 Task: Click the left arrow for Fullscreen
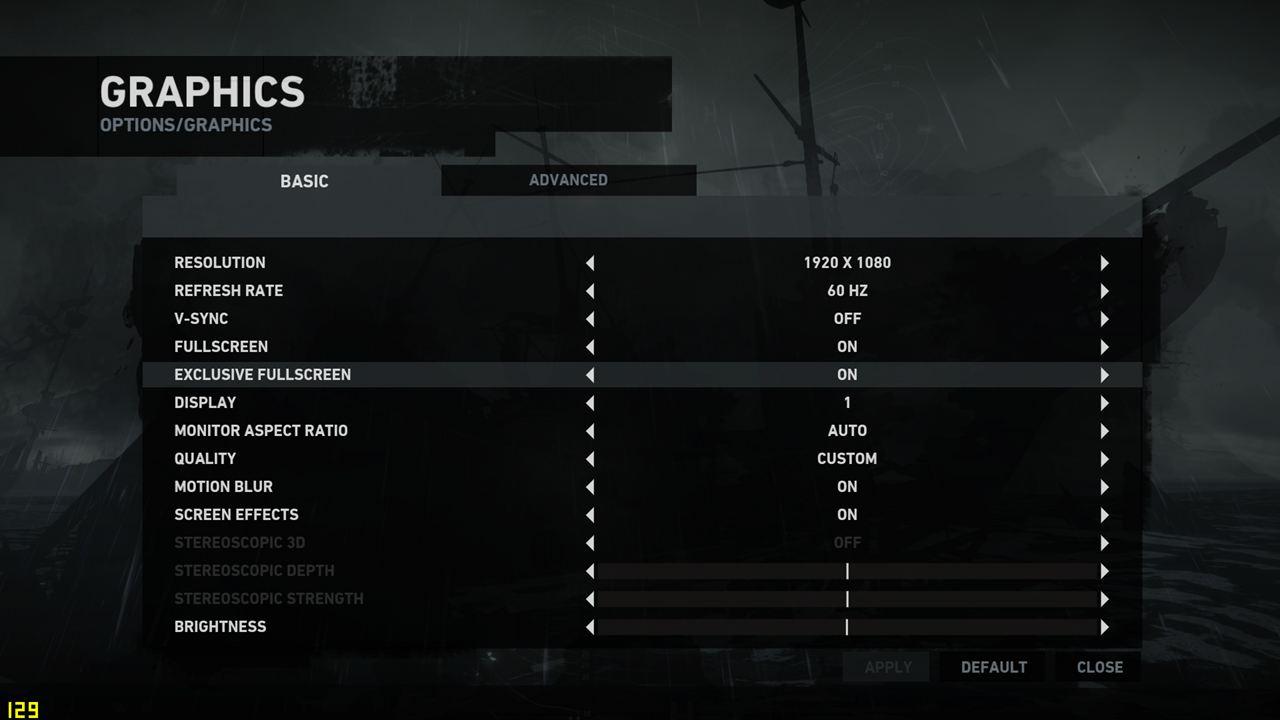[x=590, y=347]
